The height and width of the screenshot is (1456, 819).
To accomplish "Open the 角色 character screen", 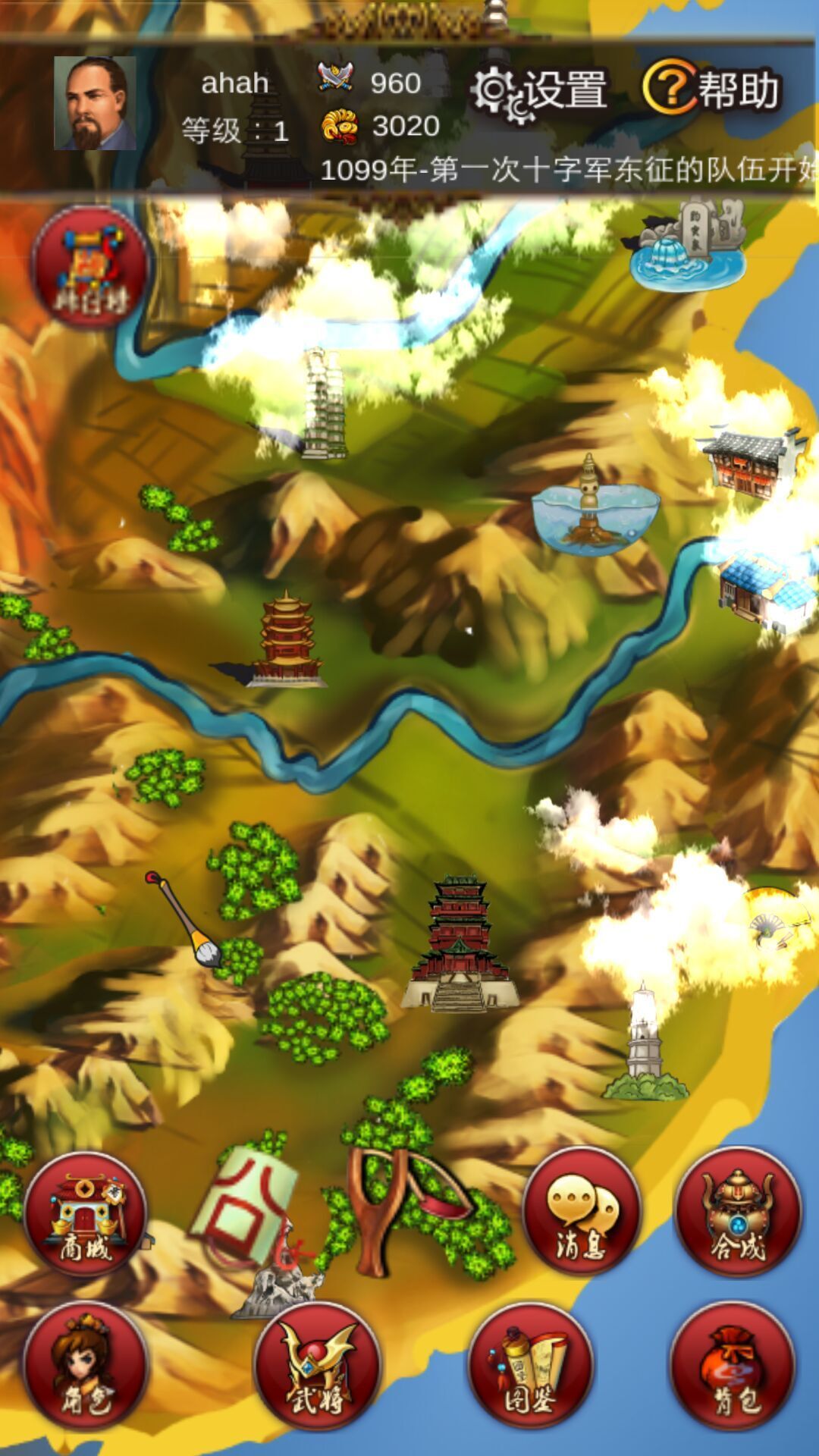I will pos(85,1366).
